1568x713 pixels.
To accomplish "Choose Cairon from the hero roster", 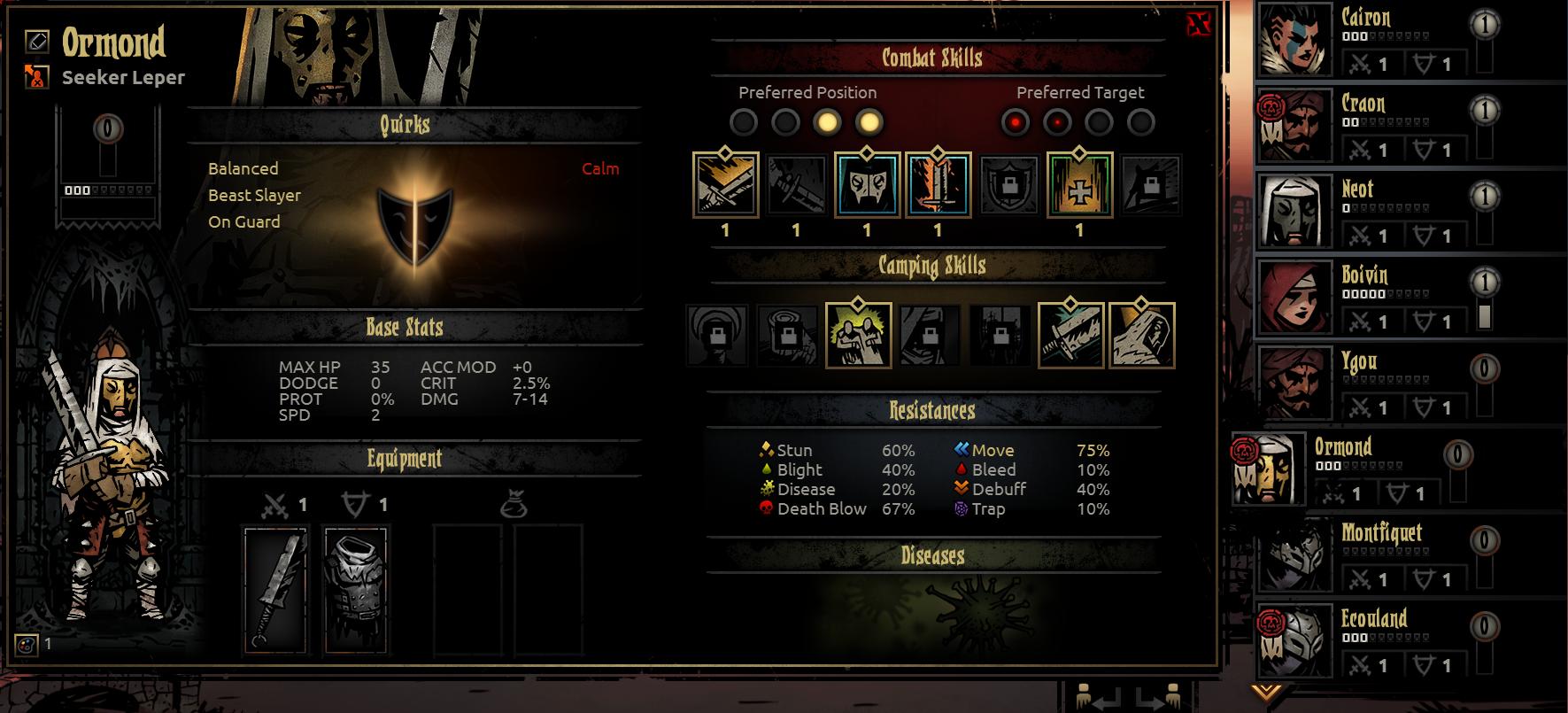I will tap(1296, 40).
